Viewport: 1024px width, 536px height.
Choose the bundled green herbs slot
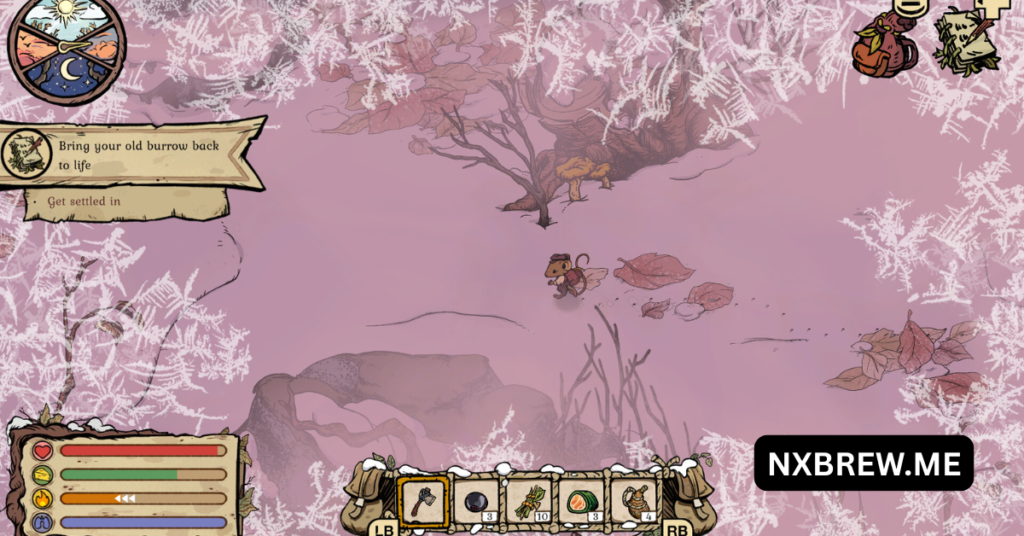(529, 499)
